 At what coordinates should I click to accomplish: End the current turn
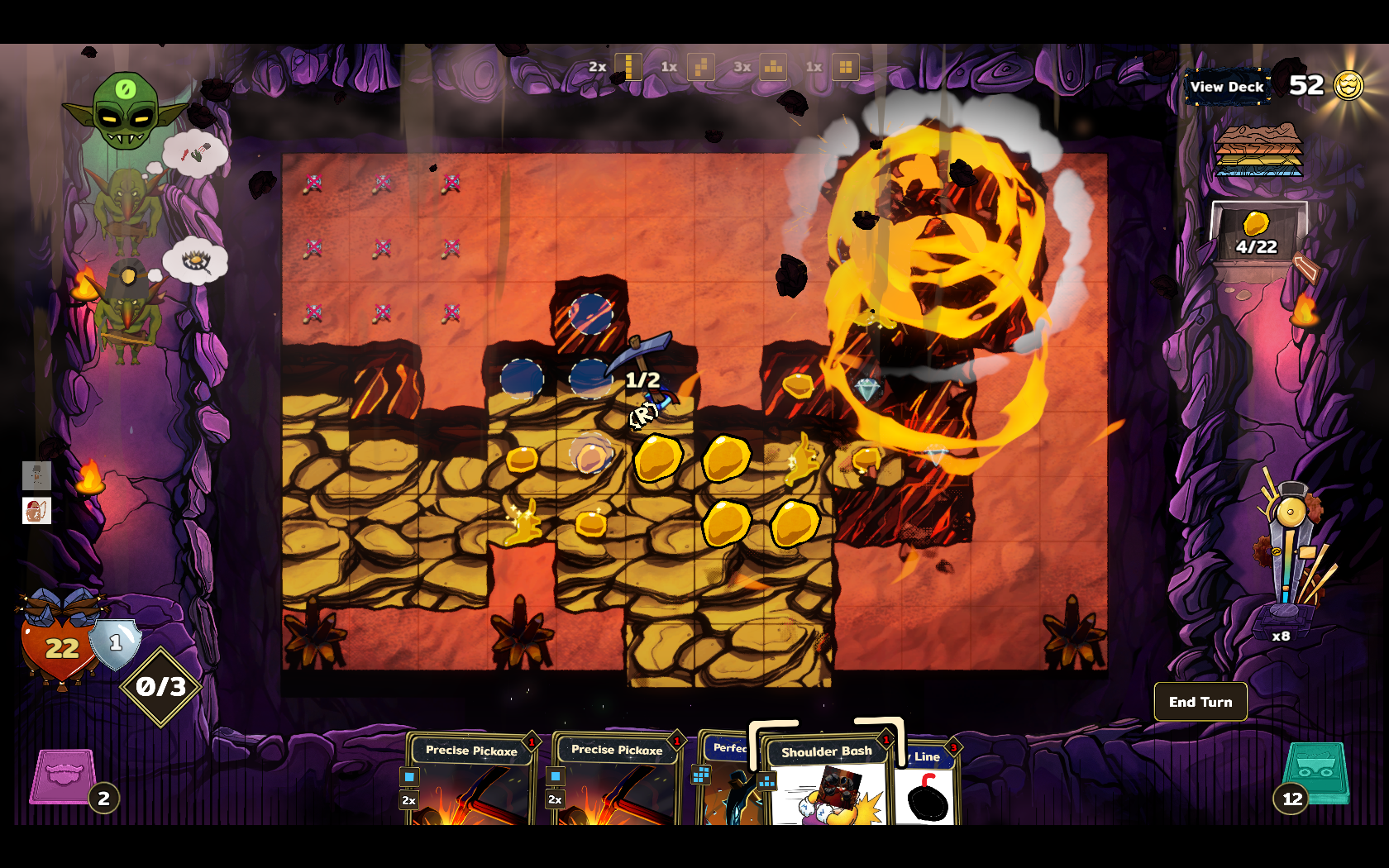pos(1200,702)
